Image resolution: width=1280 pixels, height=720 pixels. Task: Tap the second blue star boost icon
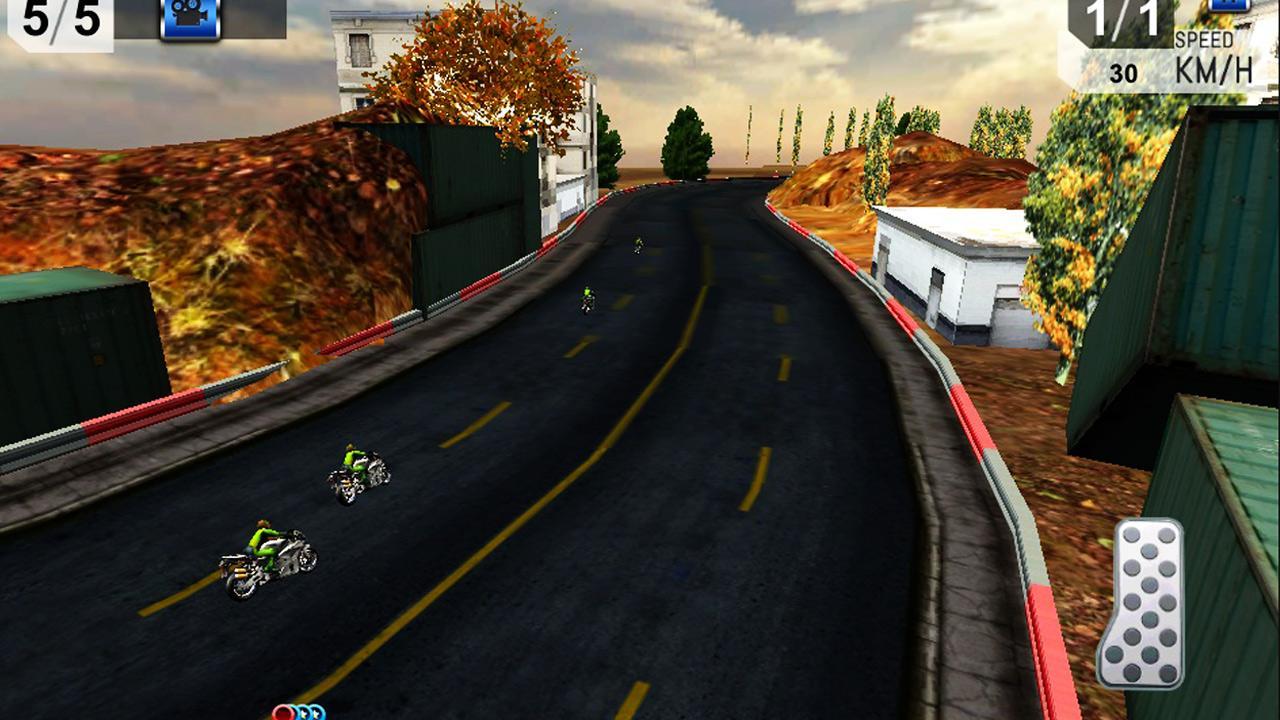click(x=317, y=714)
